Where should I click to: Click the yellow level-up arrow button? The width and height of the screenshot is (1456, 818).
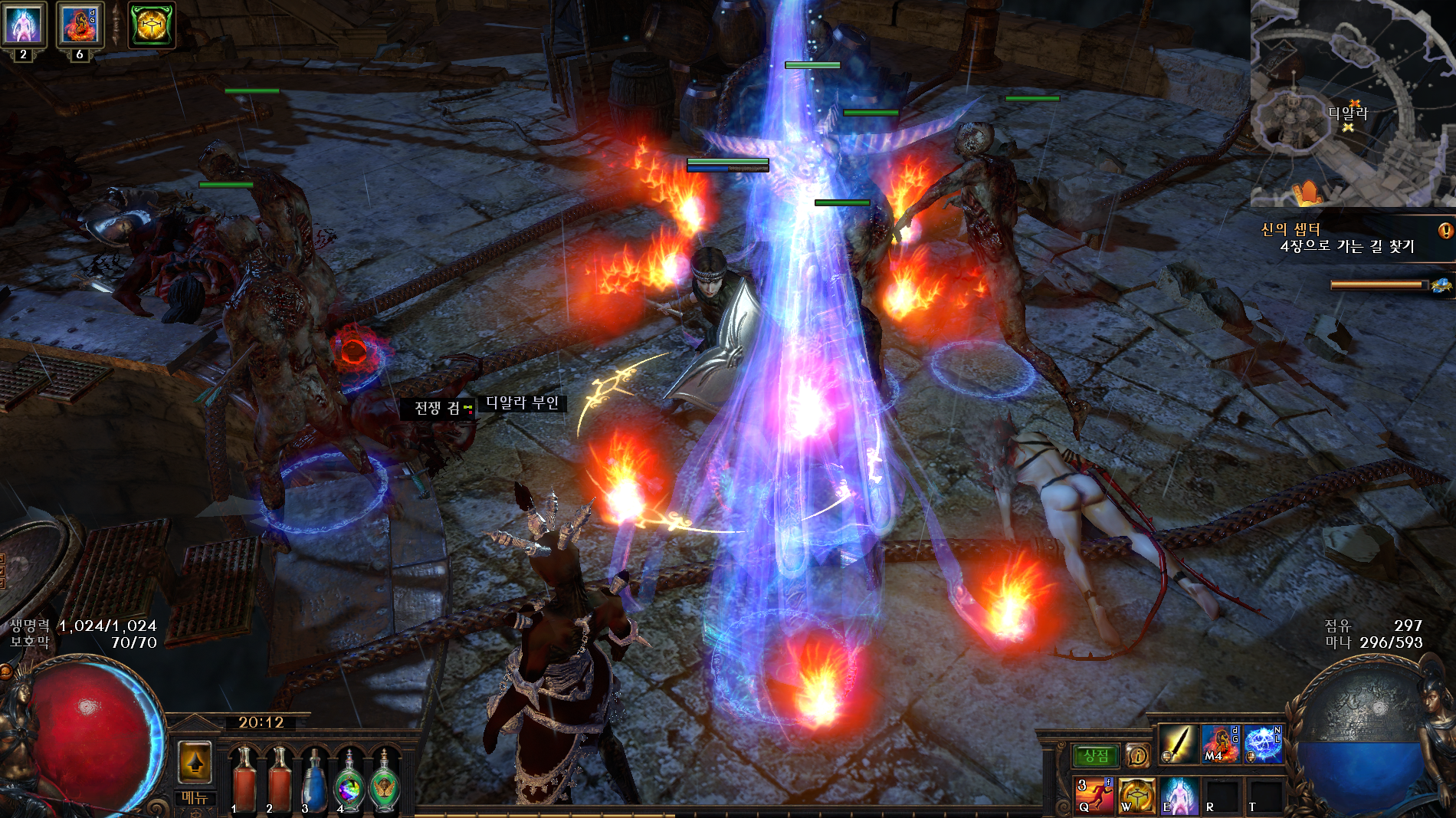point(195,763)
